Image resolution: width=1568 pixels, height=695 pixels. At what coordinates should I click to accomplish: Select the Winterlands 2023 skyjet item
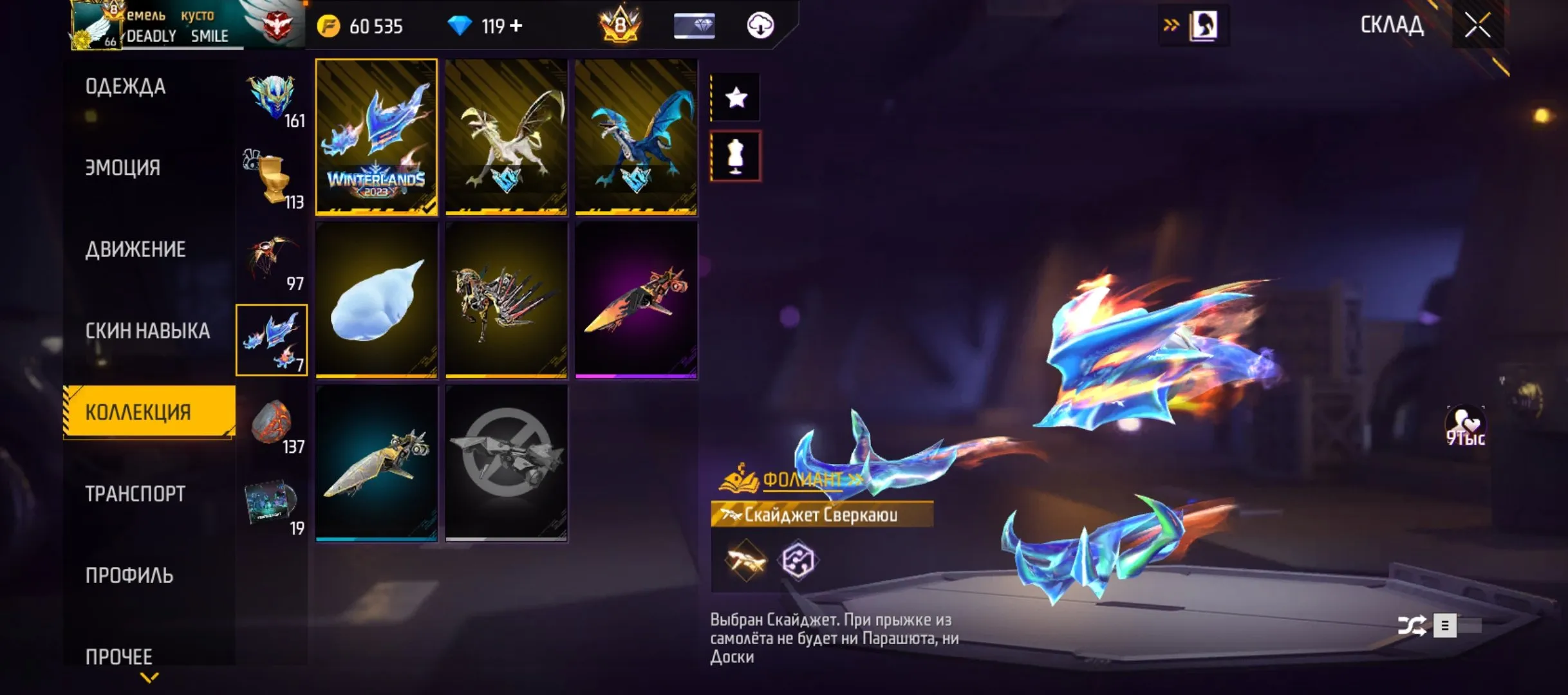click(377, 137)
